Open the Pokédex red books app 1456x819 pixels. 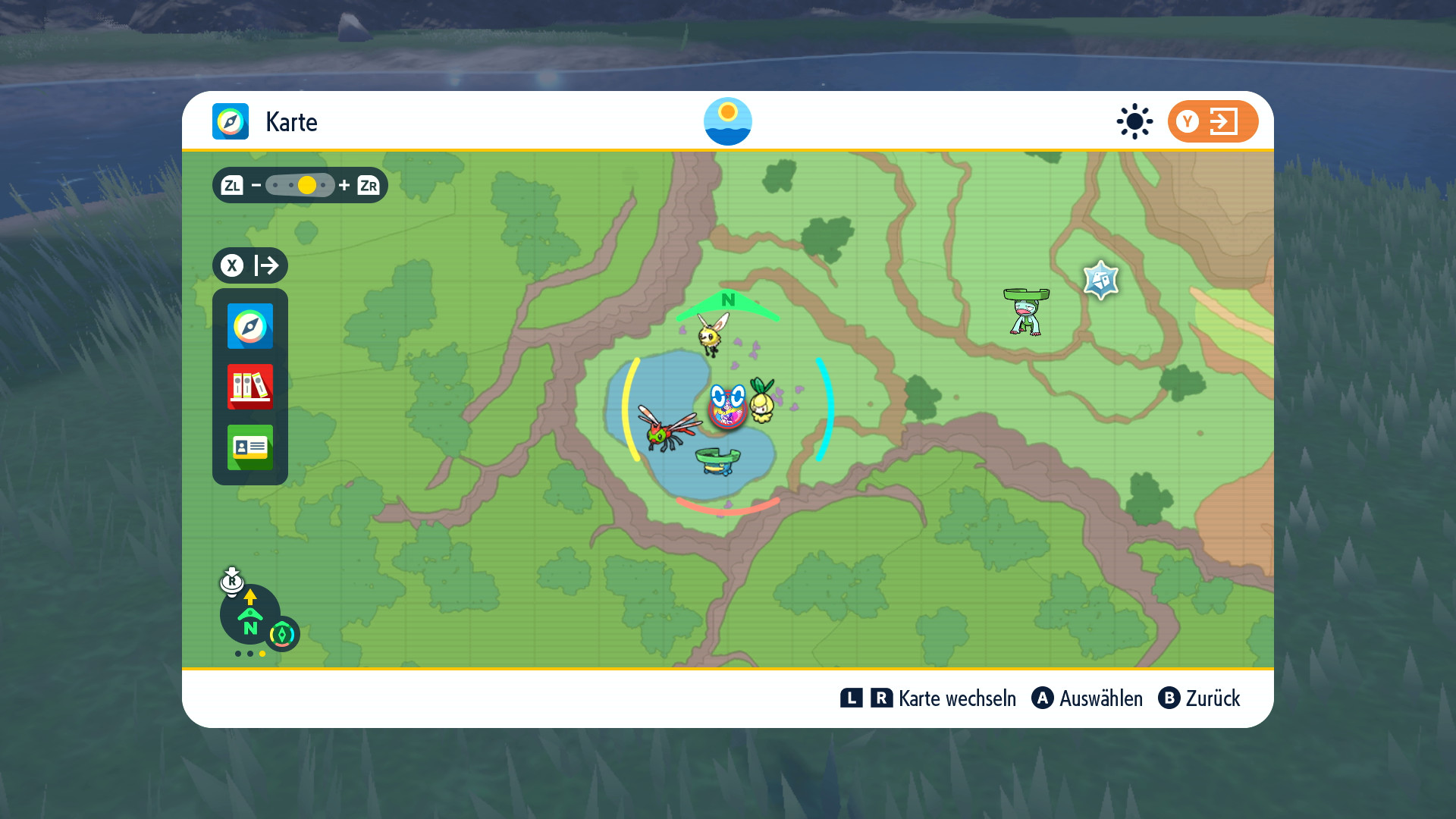coord(250,387)
